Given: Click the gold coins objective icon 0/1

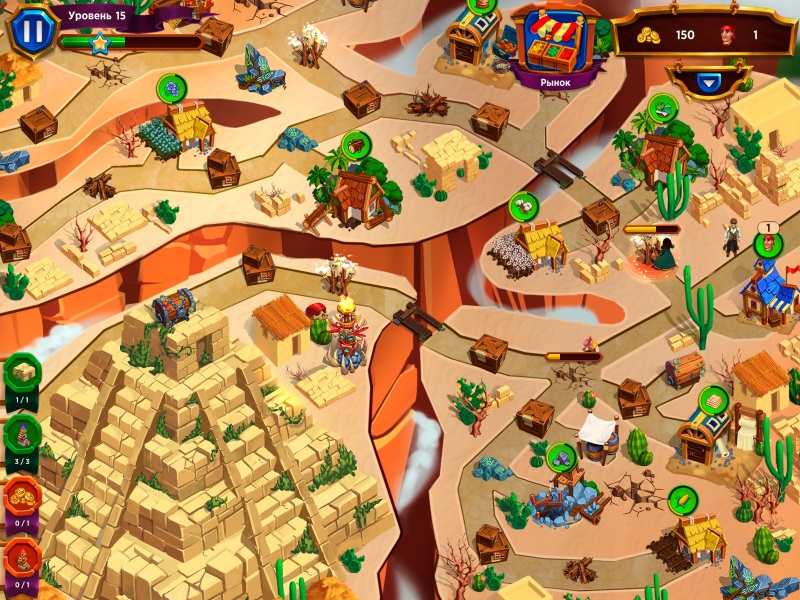Looking at the screenshot, I should coord(22,496).
